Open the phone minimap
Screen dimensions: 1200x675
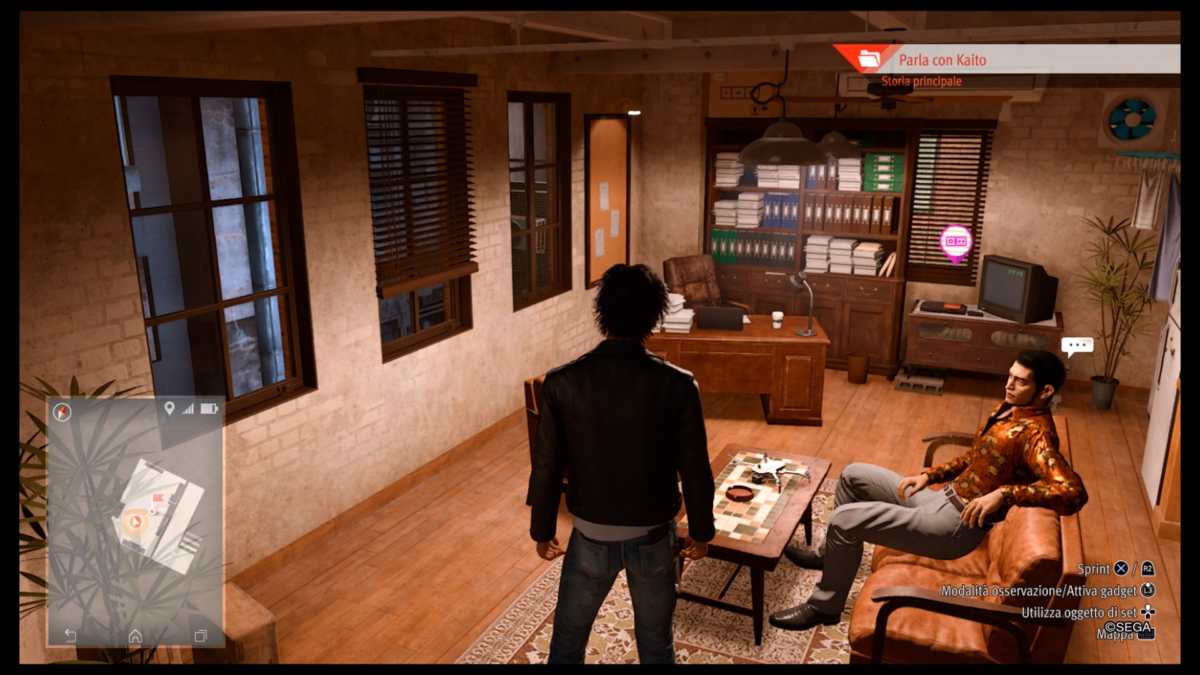(x=136, y=520)
